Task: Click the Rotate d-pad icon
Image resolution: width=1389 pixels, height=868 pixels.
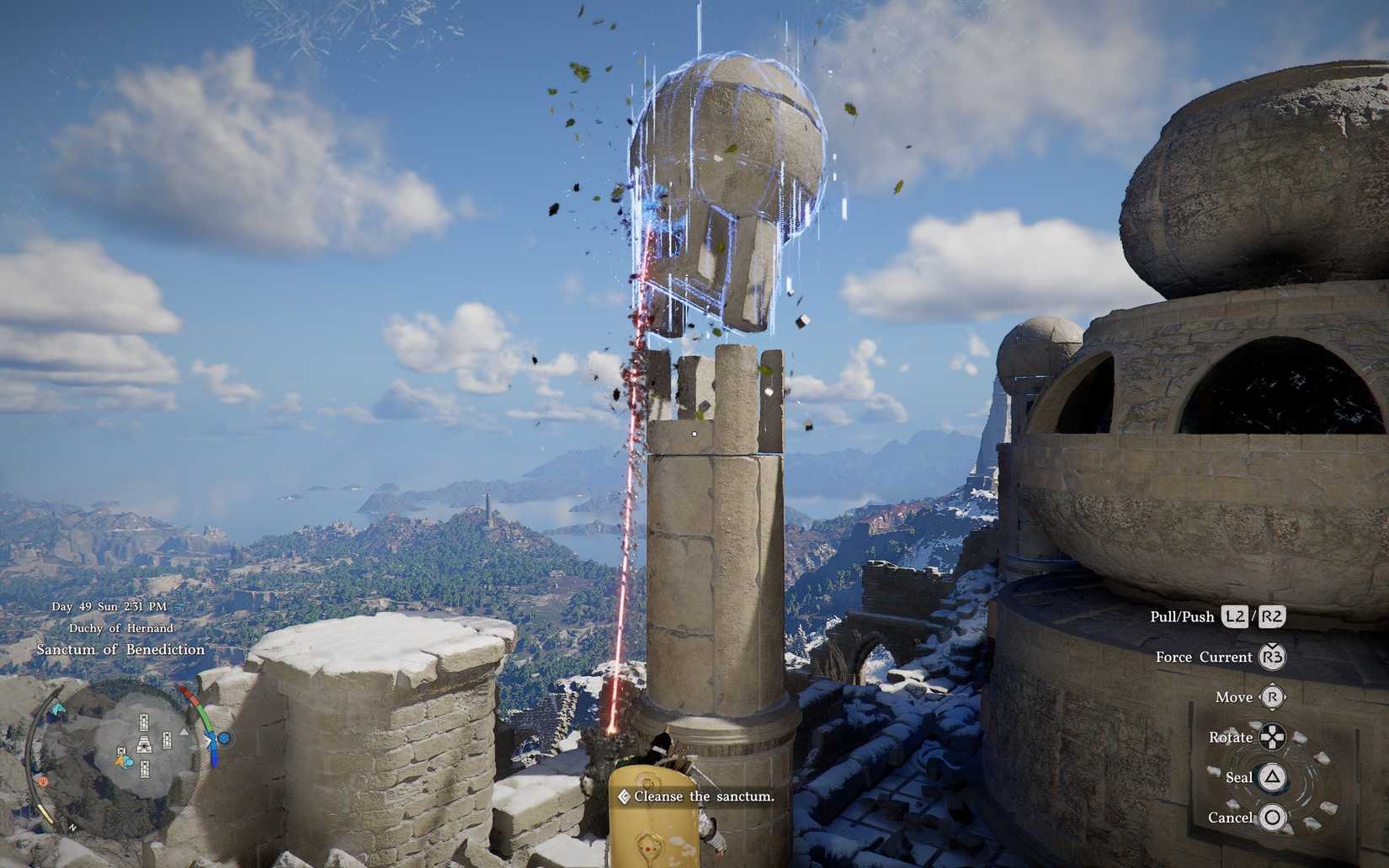Action: tap(1273, 737)
